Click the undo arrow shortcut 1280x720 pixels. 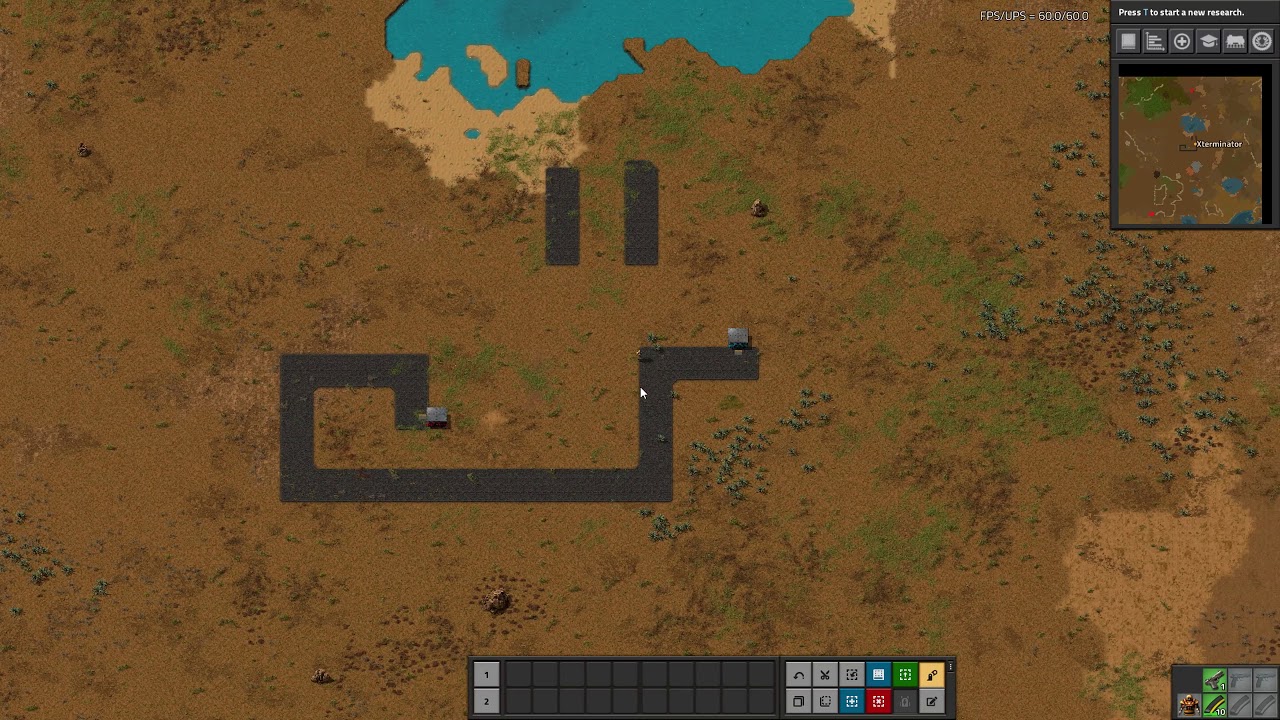point(798,675)
